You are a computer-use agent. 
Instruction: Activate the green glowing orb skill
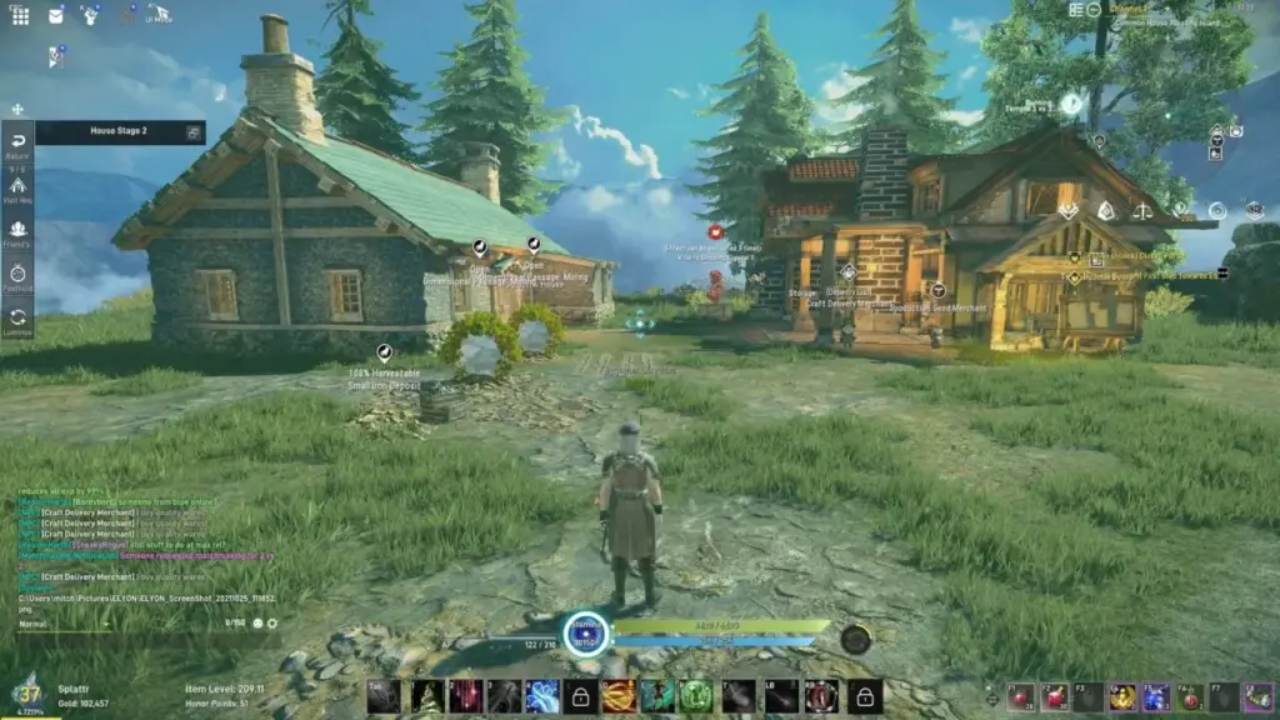point(696,696)
